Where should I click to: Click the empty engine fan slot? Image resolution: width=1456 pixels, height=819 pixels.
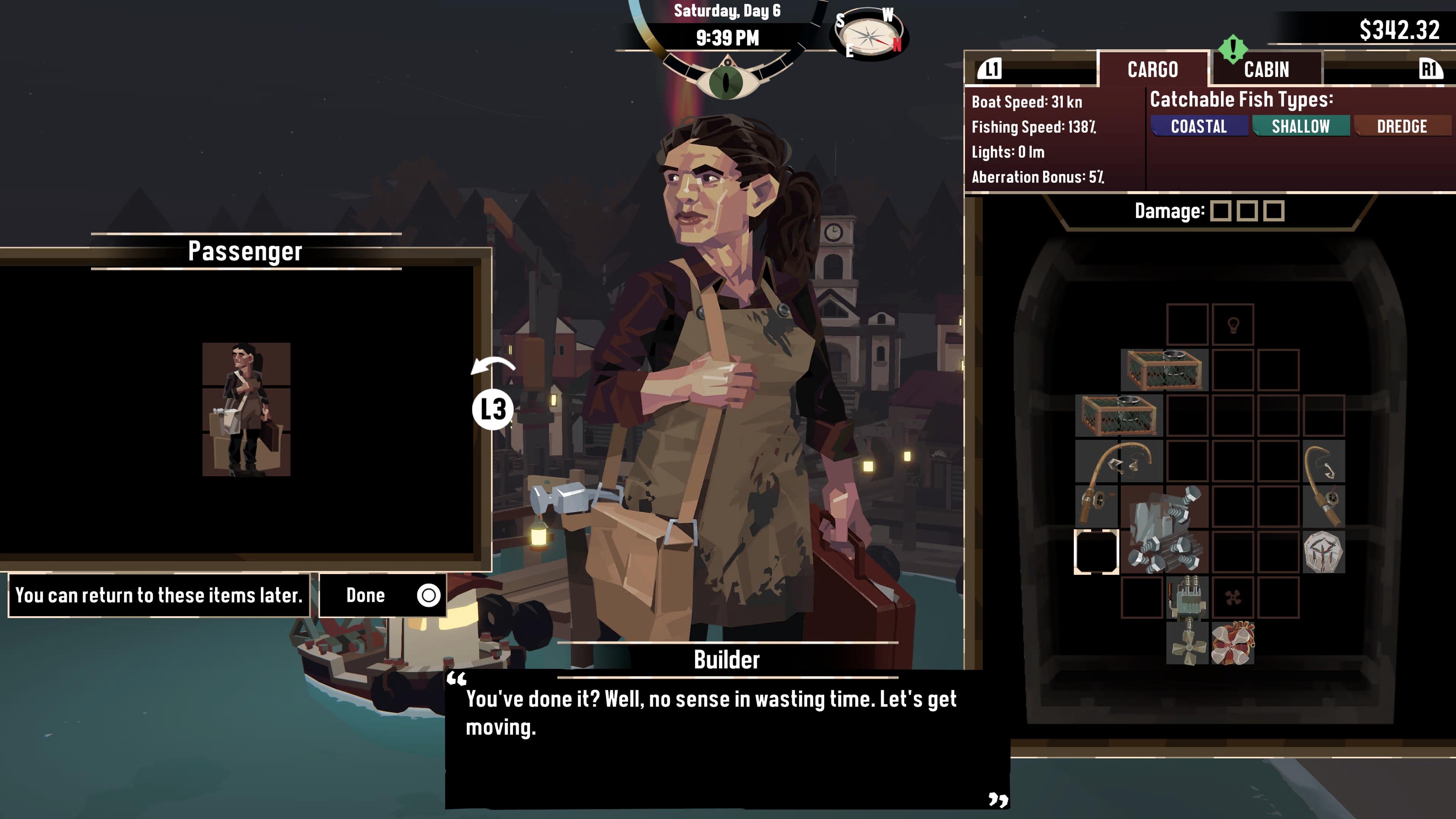point(1233,597)
